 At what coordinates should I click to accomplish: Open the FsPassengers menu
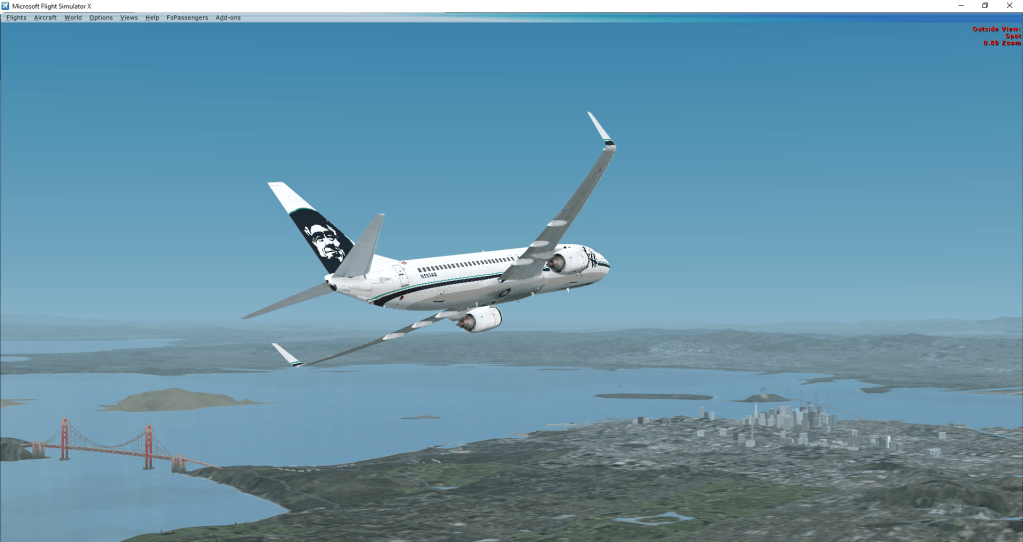[x=187, y=17]
